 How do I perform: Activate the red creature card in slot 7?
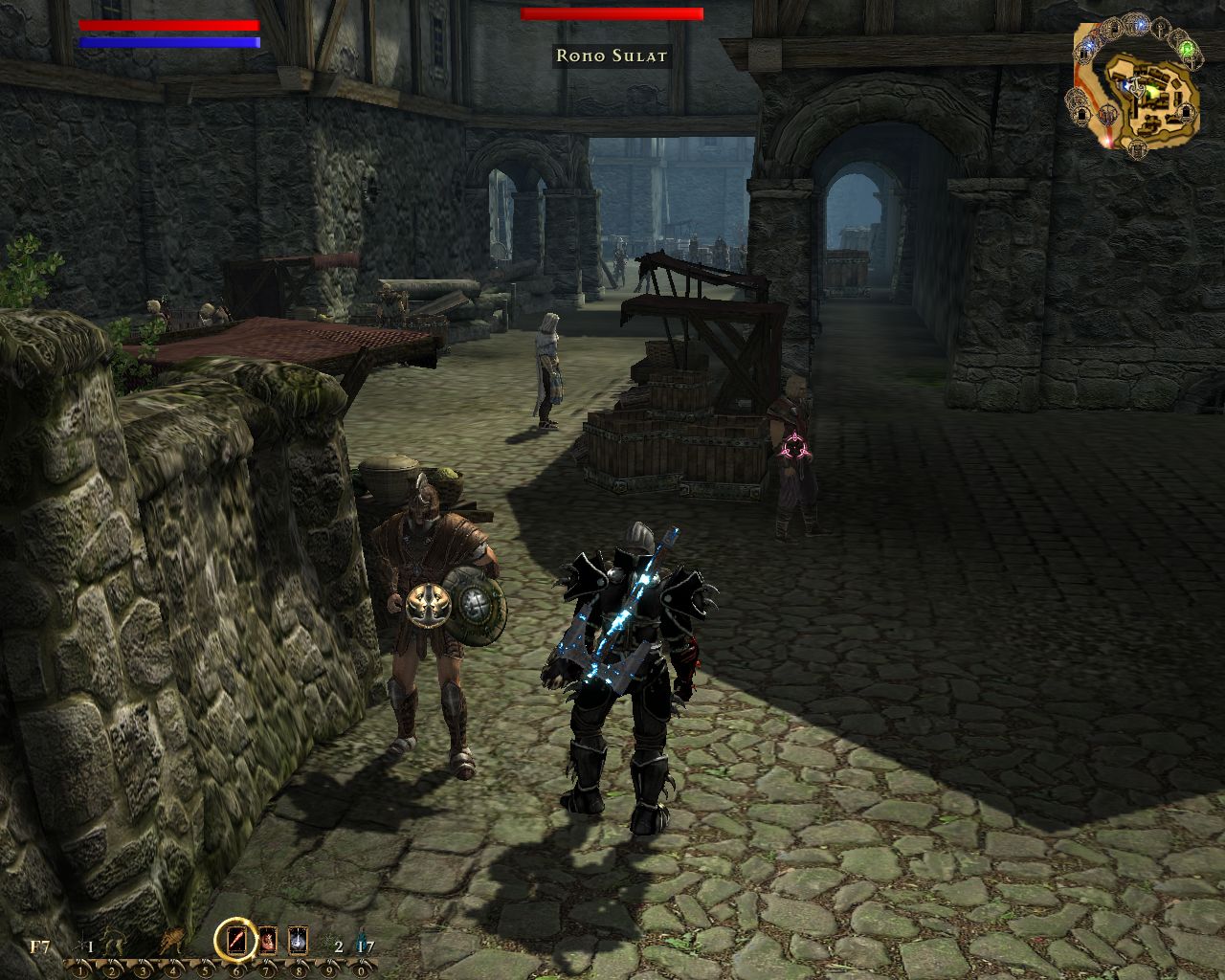(267, 941)
